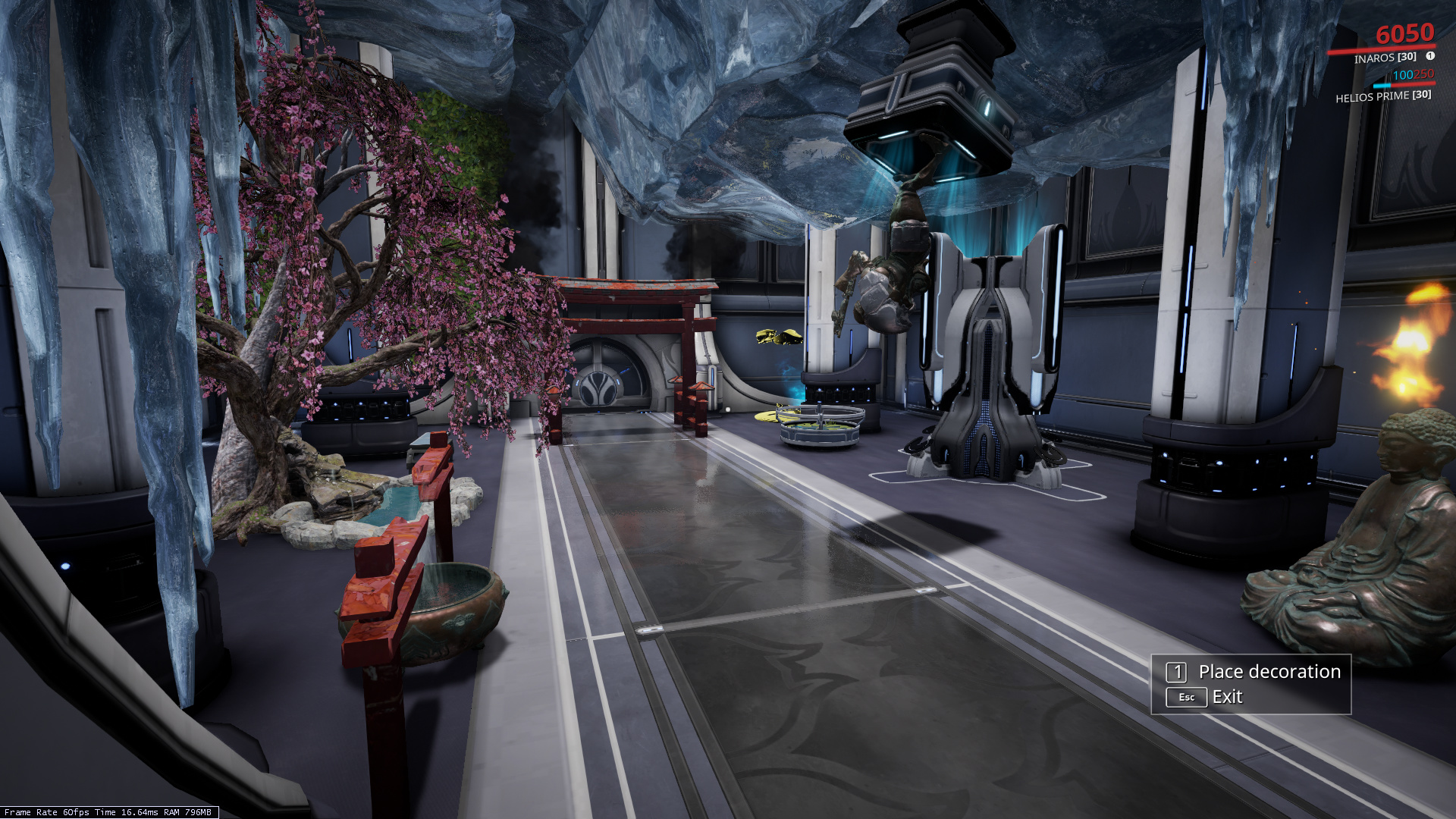Exit decoration mode
Screen dimensions: 1456x819
[x=1225, y=697]
